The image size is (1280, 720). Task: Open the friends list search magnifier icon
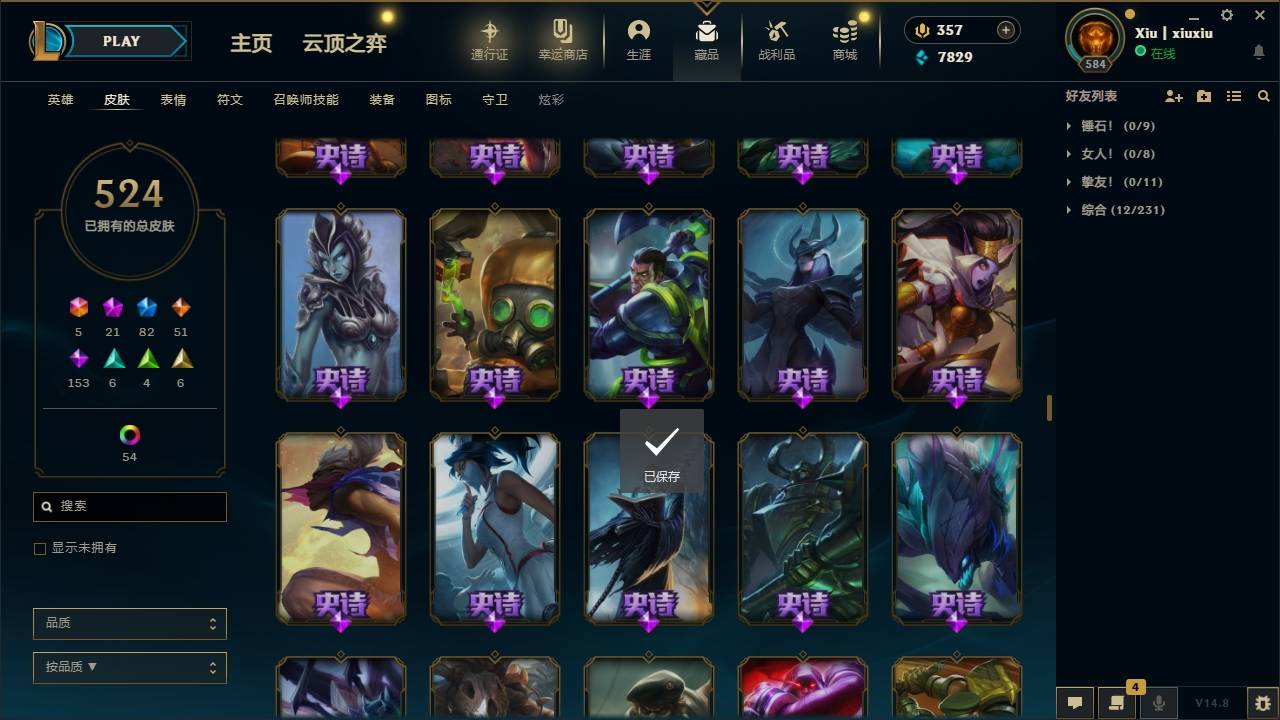[1264, 96]
